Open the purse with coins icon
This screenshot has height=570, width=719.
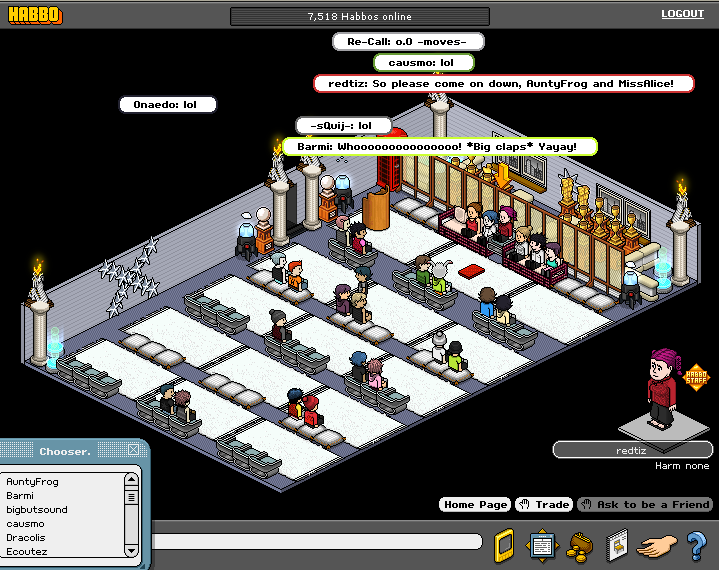click(x=578, y=545)
